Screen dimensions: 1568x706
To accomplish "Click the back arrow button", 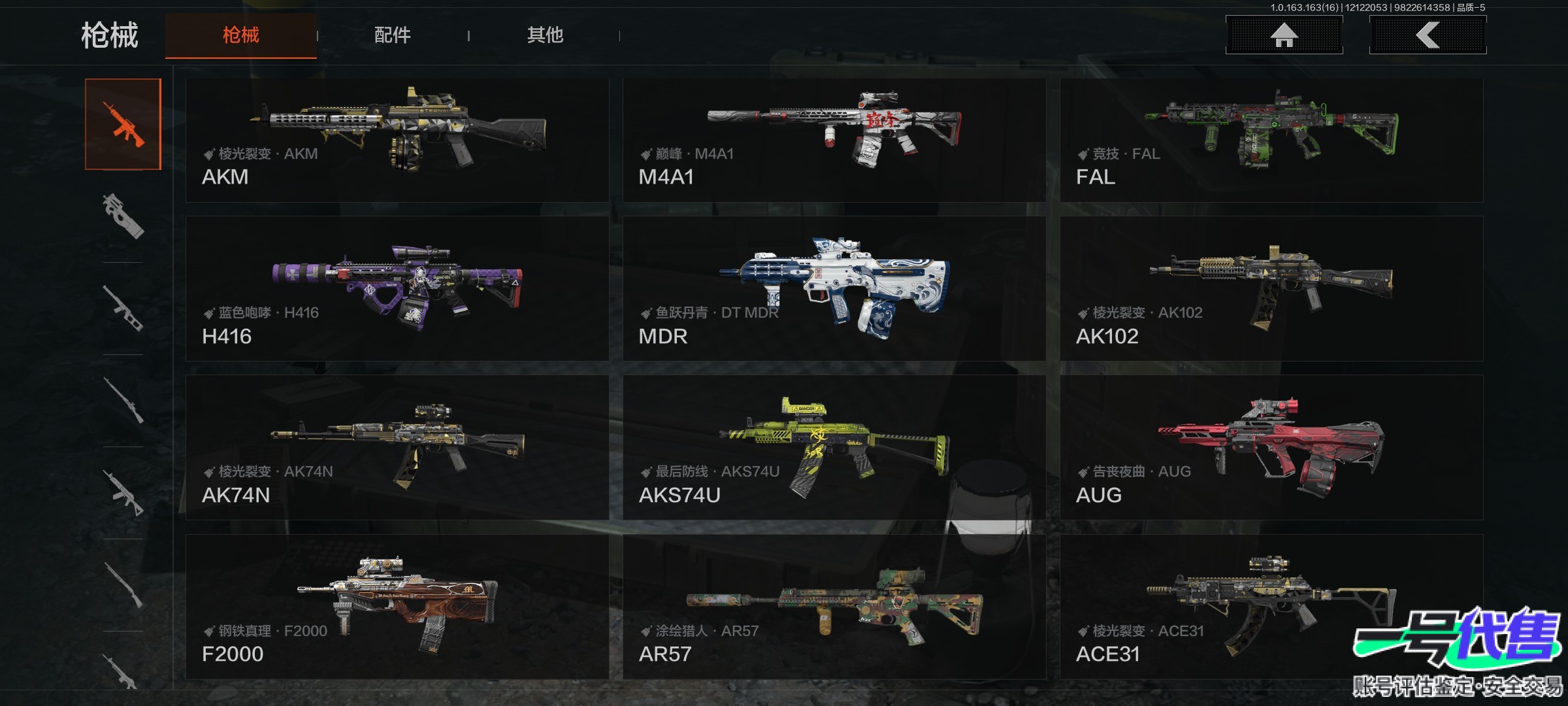I will [x=1428, y=35].
